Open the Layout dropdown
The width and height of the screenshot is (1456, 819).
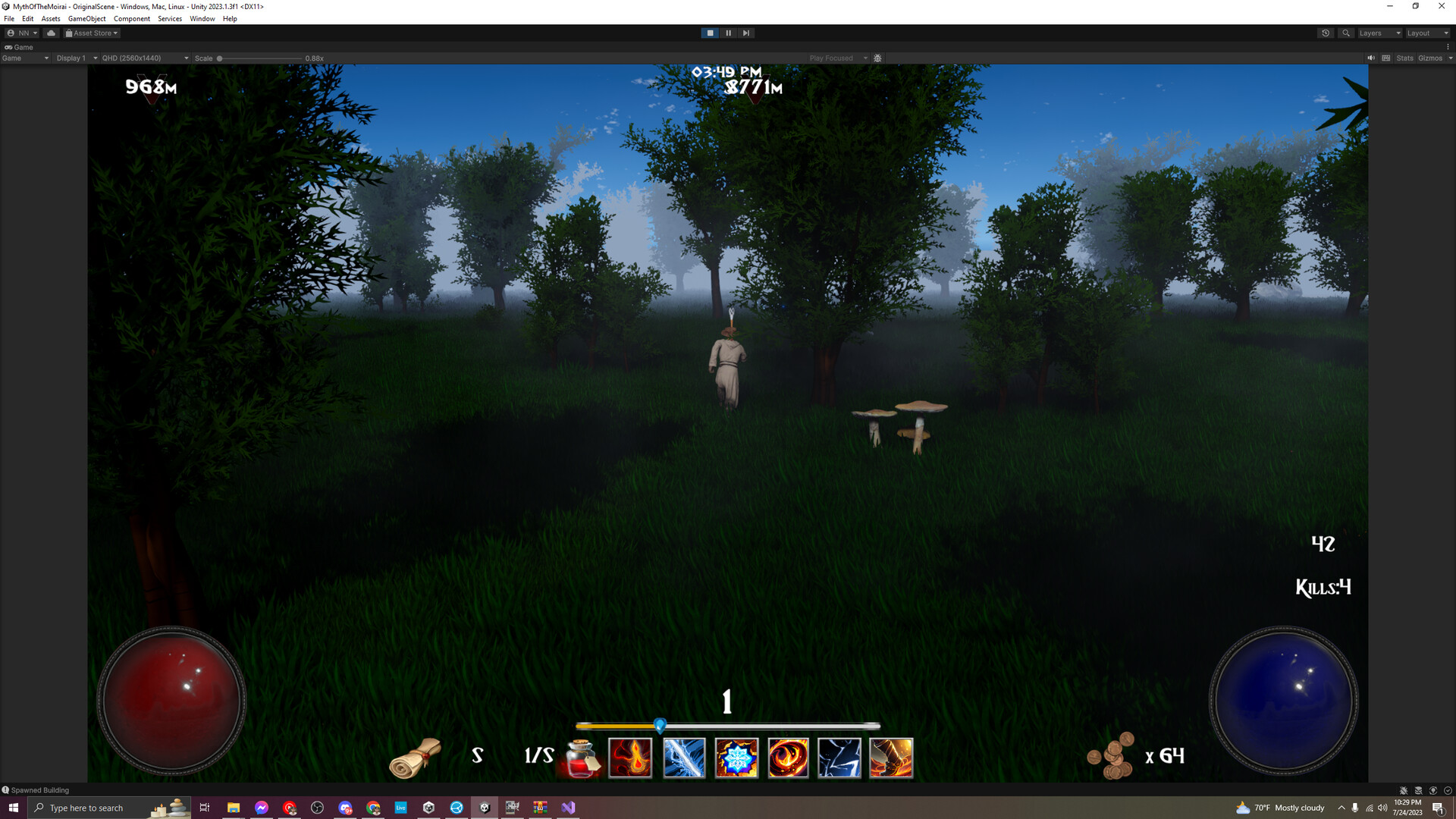click(1426, 33)
